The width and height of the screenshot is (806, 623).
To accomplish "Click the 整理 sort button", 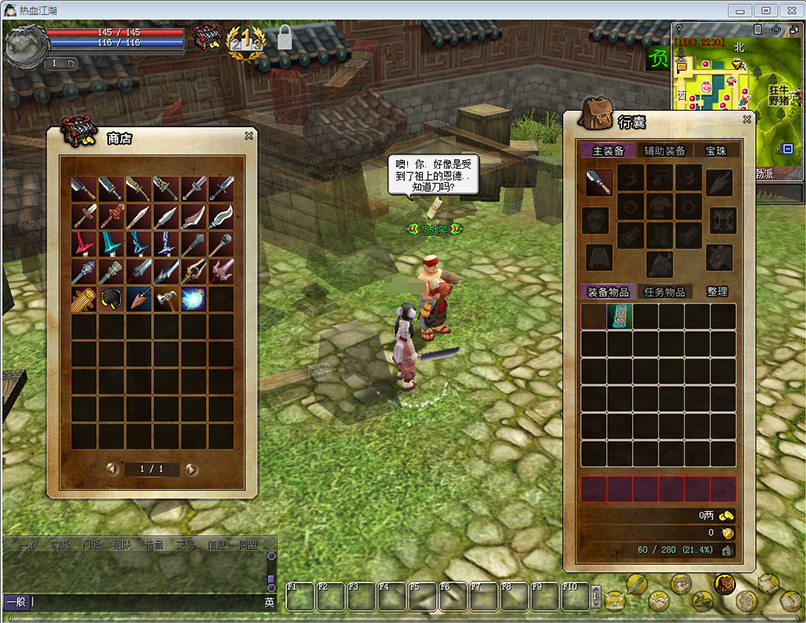I will [x=716, y=292].
